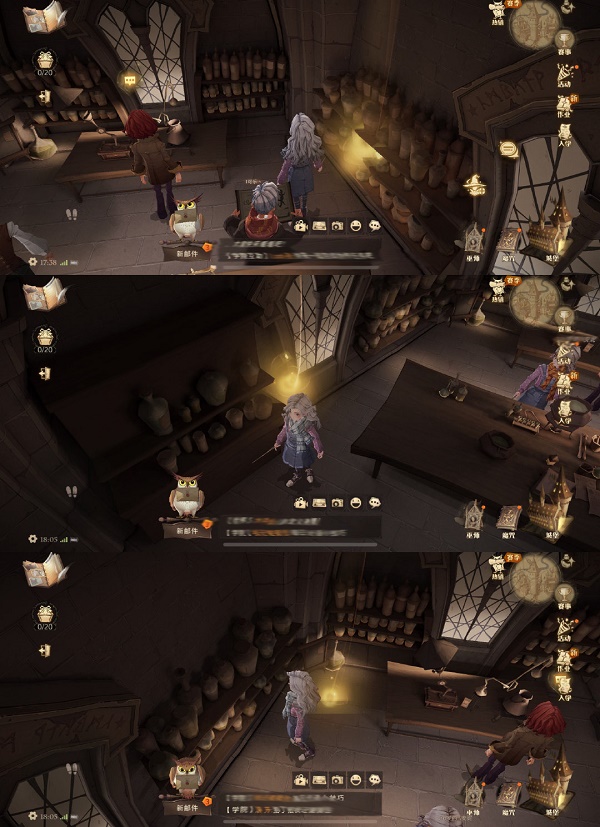Open settings gear beside the 17:38 clock
This screenshot has height=827, width=600.
click(32, 261)
